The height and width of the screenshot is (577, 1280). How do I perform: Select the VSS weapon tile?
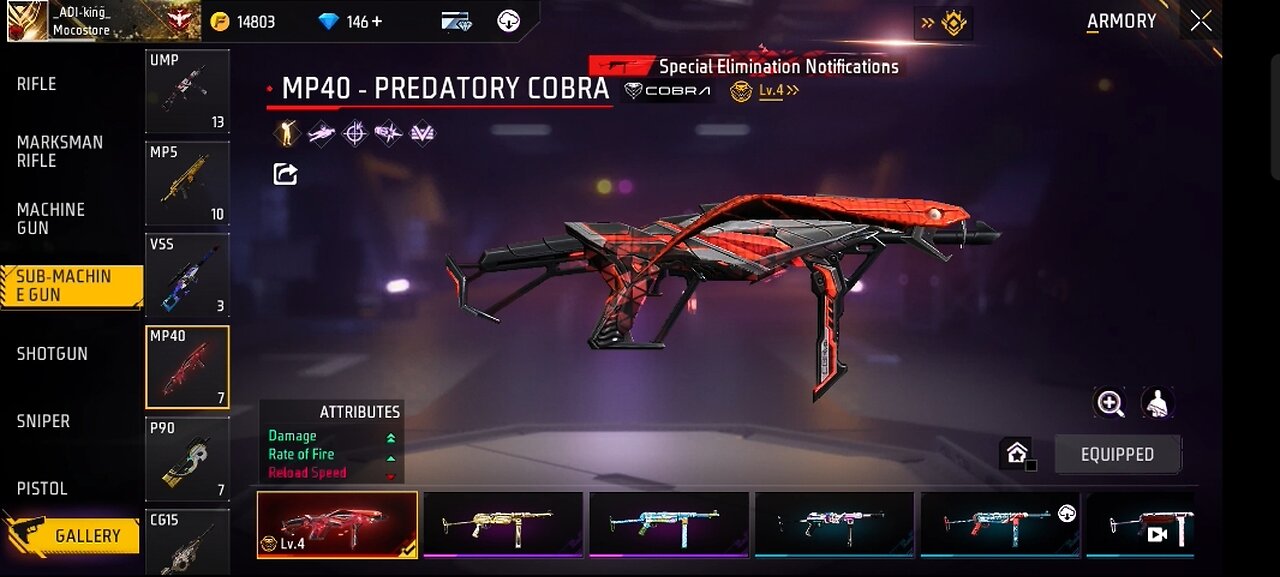click(187, 275)
